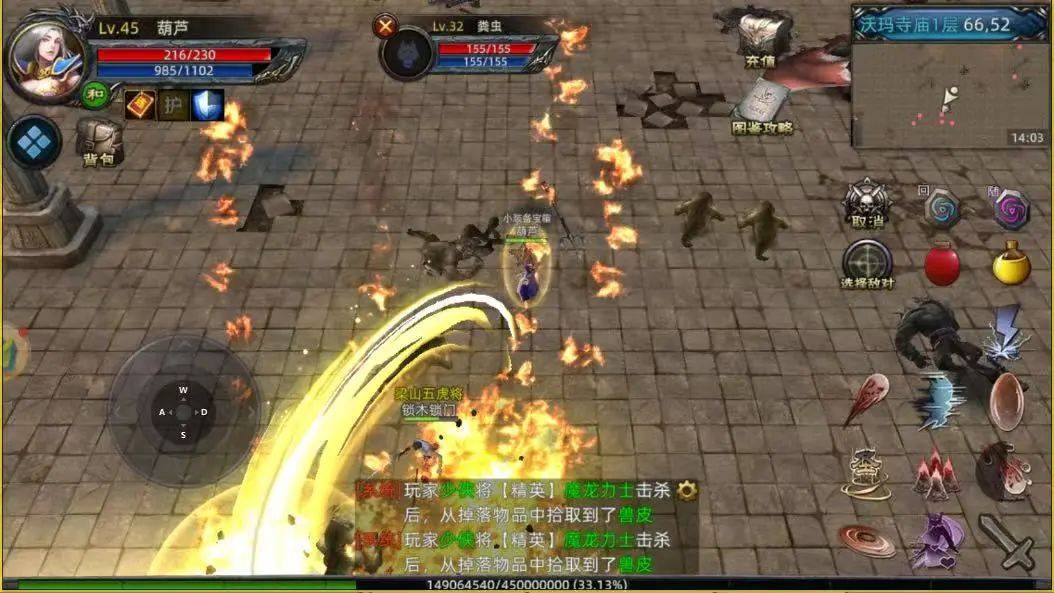The width and height of the screenshot is (1054, 593).
Task: Use the yellow potion flask
Action: pos(1011,263)
